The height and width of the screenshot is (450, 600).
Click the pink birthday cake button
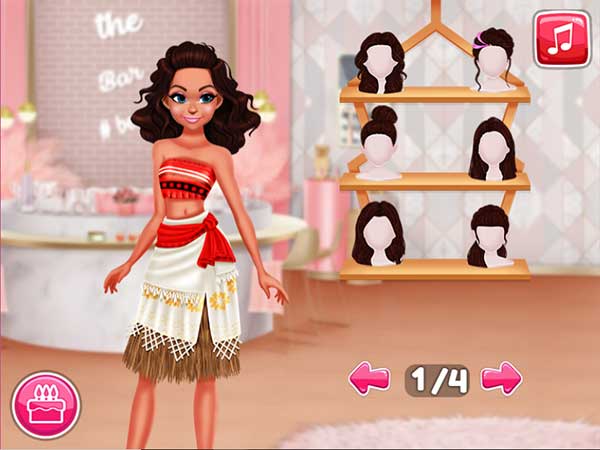pyautogui.click(x=45, y=405)
